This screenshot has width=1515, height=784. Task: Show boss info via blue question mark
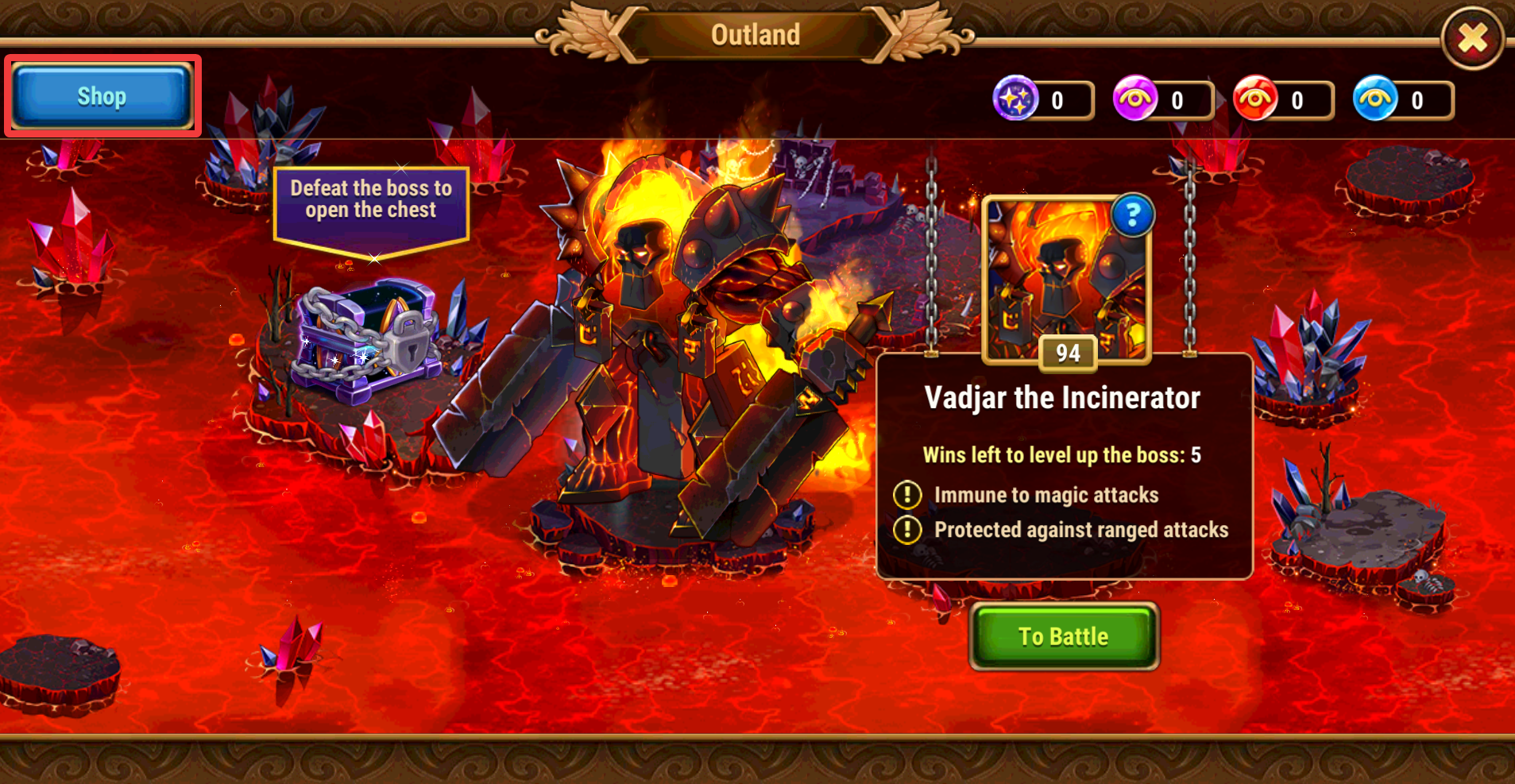[1132, 214]
